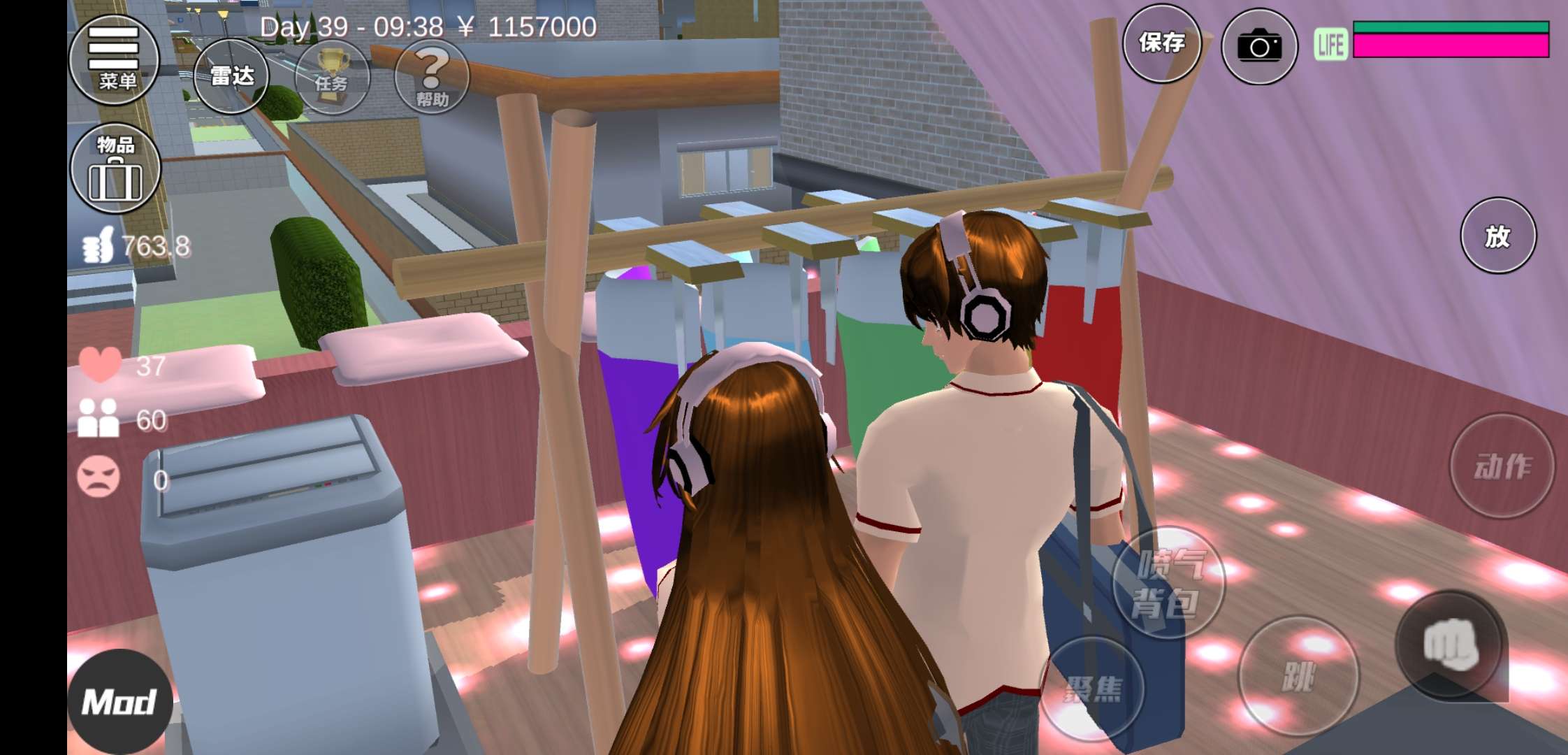The image size is (1568, 755).
Task: Click the 保存 save button
Action: tap(1161, 44)
